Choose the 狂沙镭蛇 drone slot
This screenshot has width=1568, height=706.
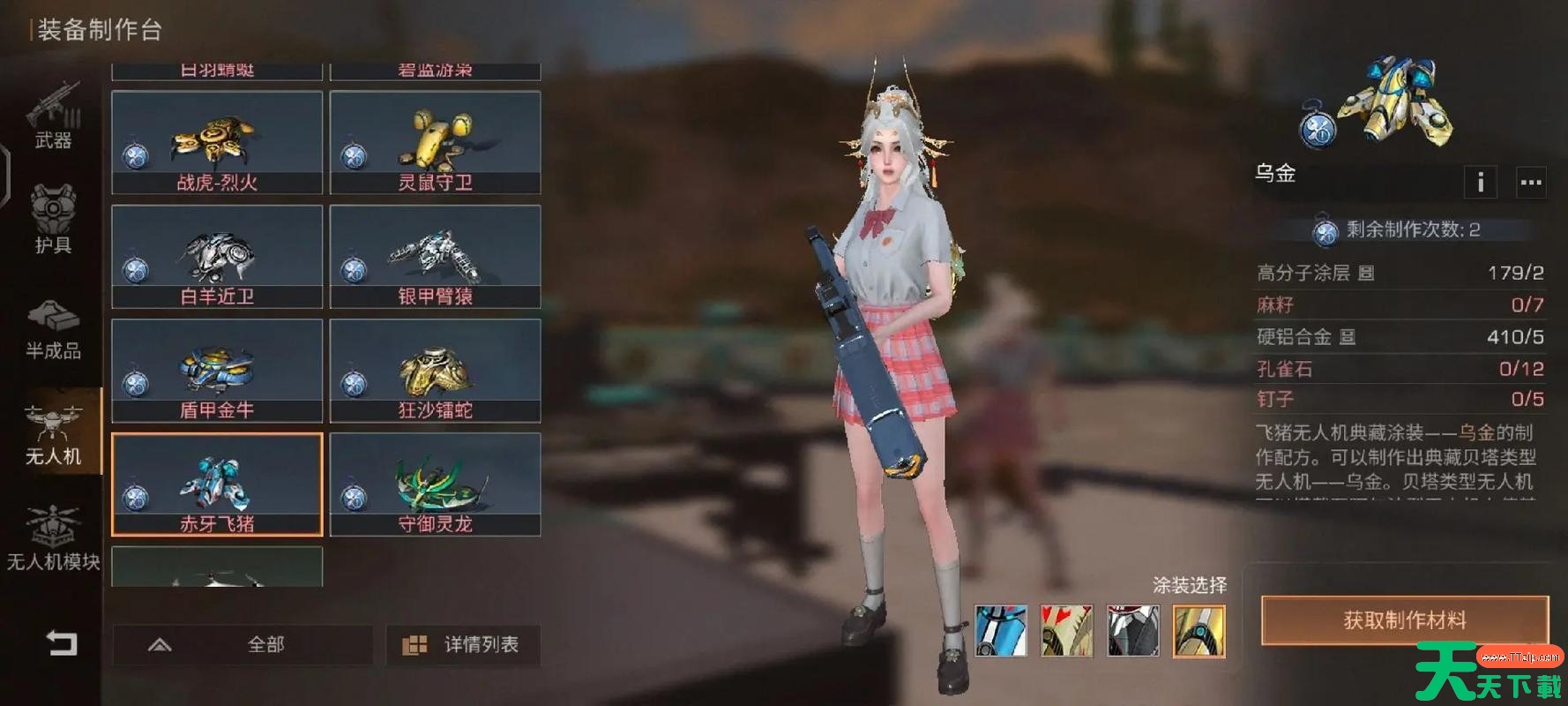(x=435, y=371)
